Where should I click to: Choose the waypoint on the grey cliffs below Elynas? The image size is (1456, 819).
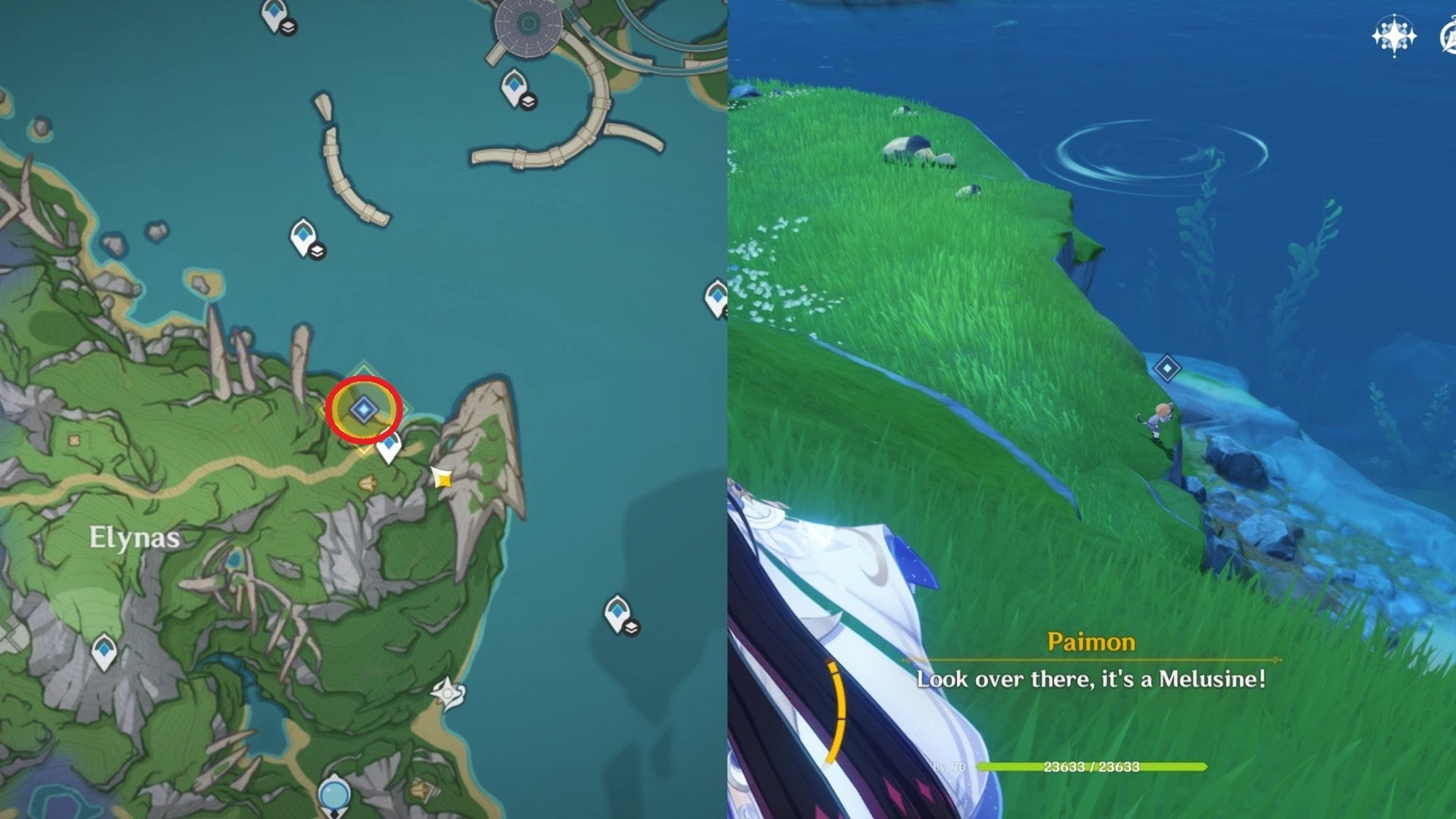pos(104,651)
